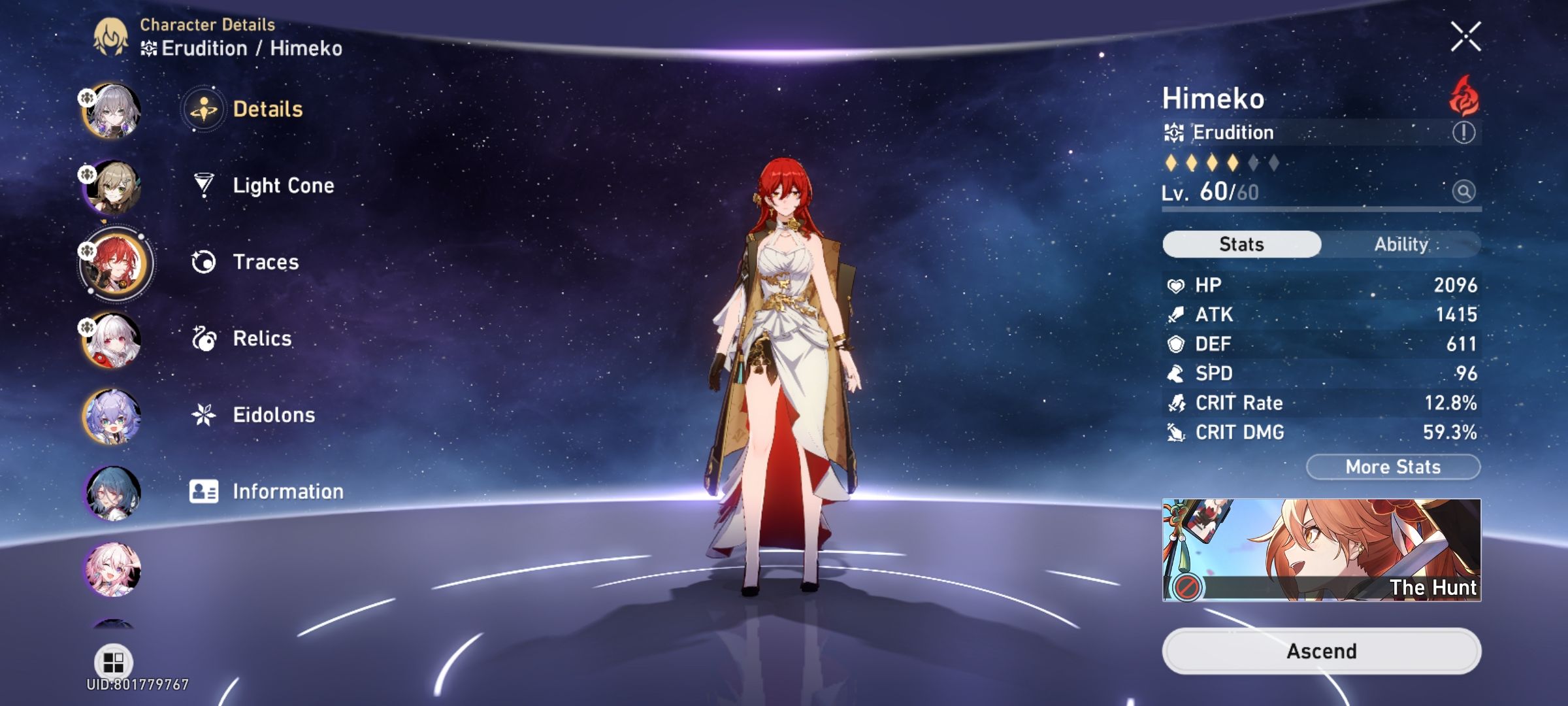Screen dimensions: 1568x706
Task: Switch to the Ability tab
Action: click(x=1402, y=244)
